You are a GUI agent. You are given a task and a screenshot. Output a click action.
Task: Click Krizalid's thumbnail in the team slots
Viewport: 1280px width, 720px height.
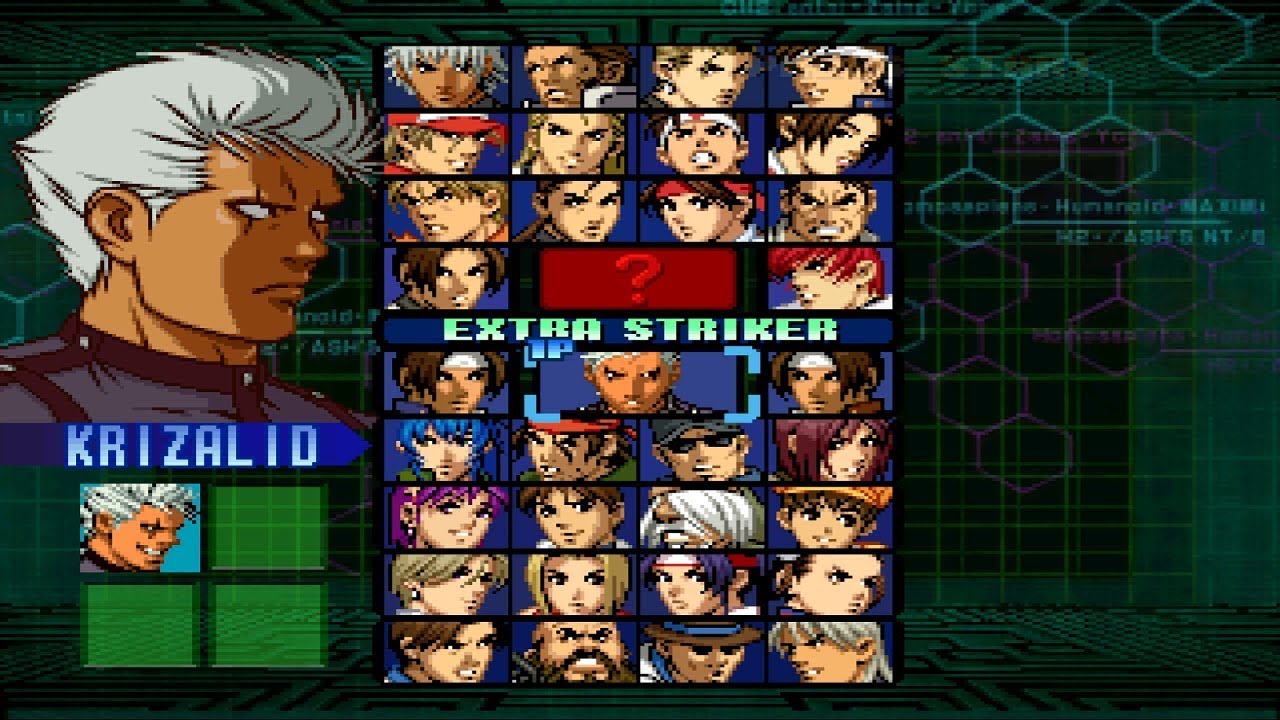click(x=140, y=527)
